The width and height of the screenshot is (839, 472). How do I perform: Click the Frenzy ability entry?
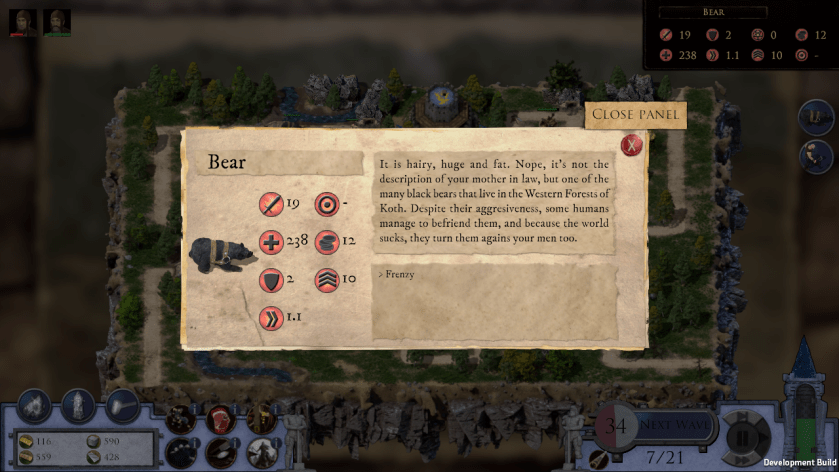click(400, 274)
